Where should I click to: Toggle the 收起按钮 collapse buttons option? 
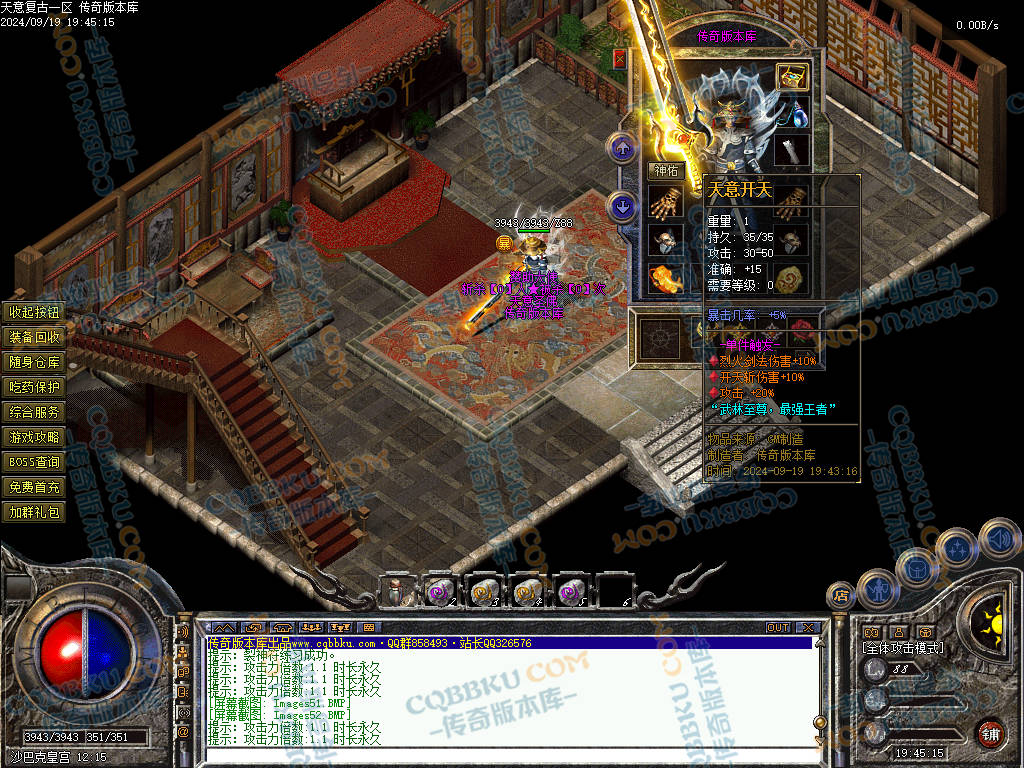(x=35, y=312)
